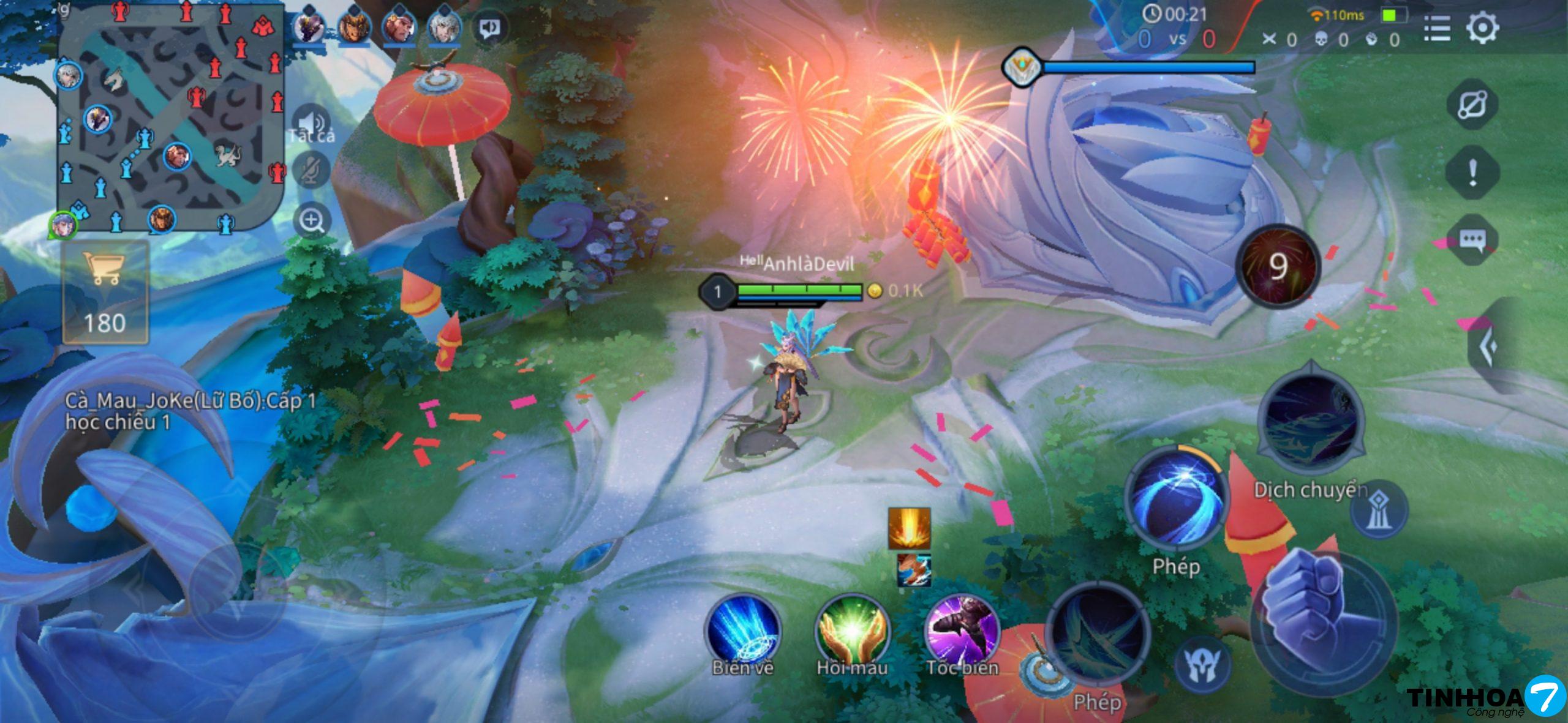The height and width of the screenshot is (723, 1568).
Task: Tap the minimap magnifier zoom button
Action: point(312,220)
